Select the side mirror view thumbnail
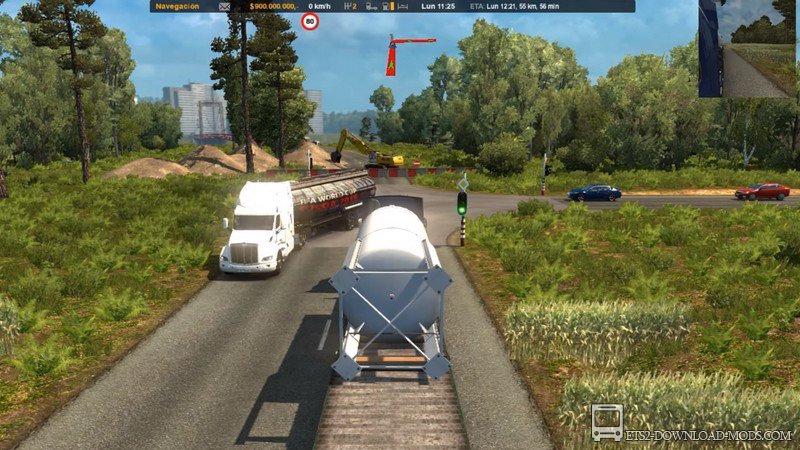This screenshot has height=450, width=800. [x=747, y=48]
